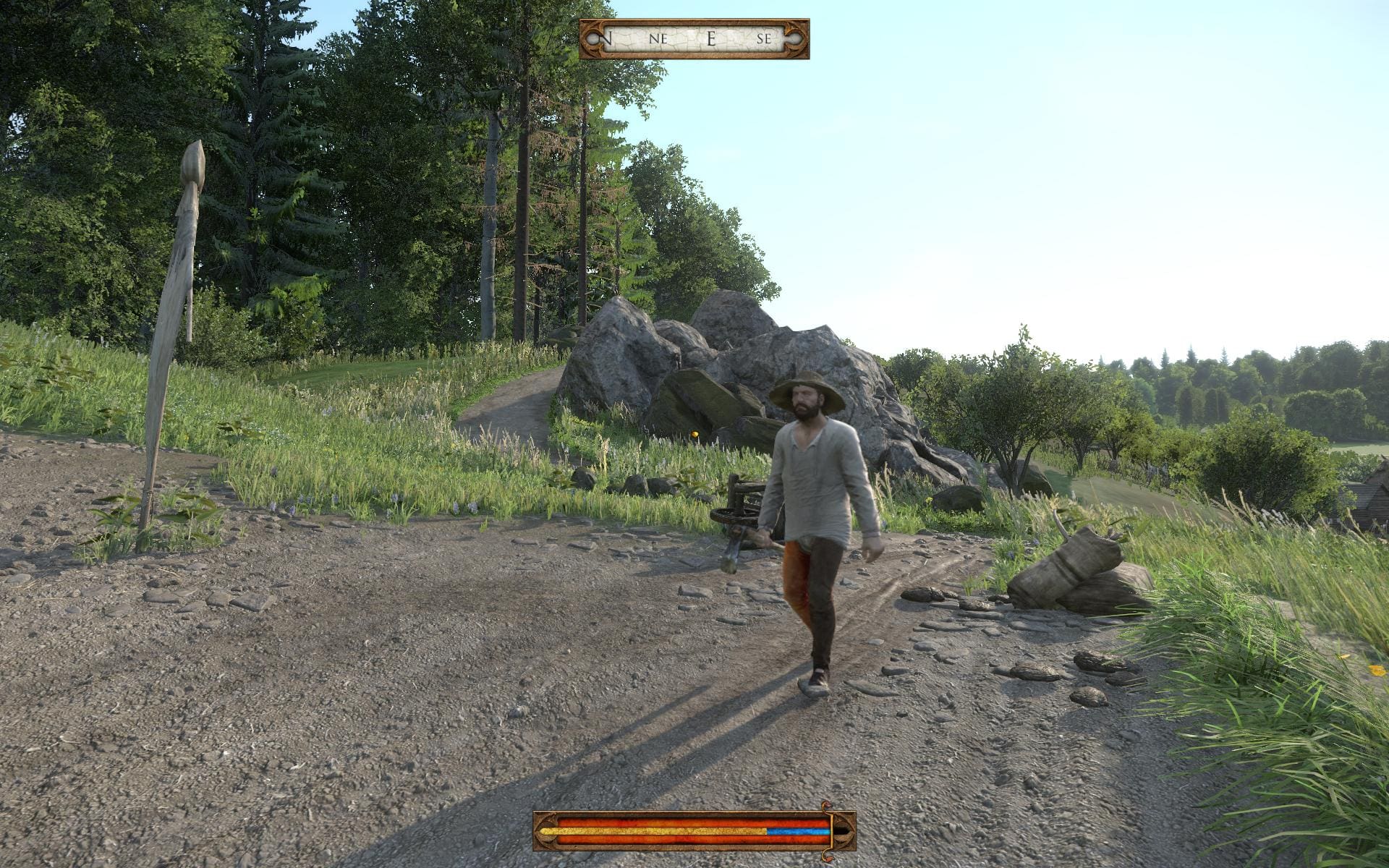Screen dimensions: 1389x868
Task: Click the compass strip showing East
Action: click(x=694, y=39)
